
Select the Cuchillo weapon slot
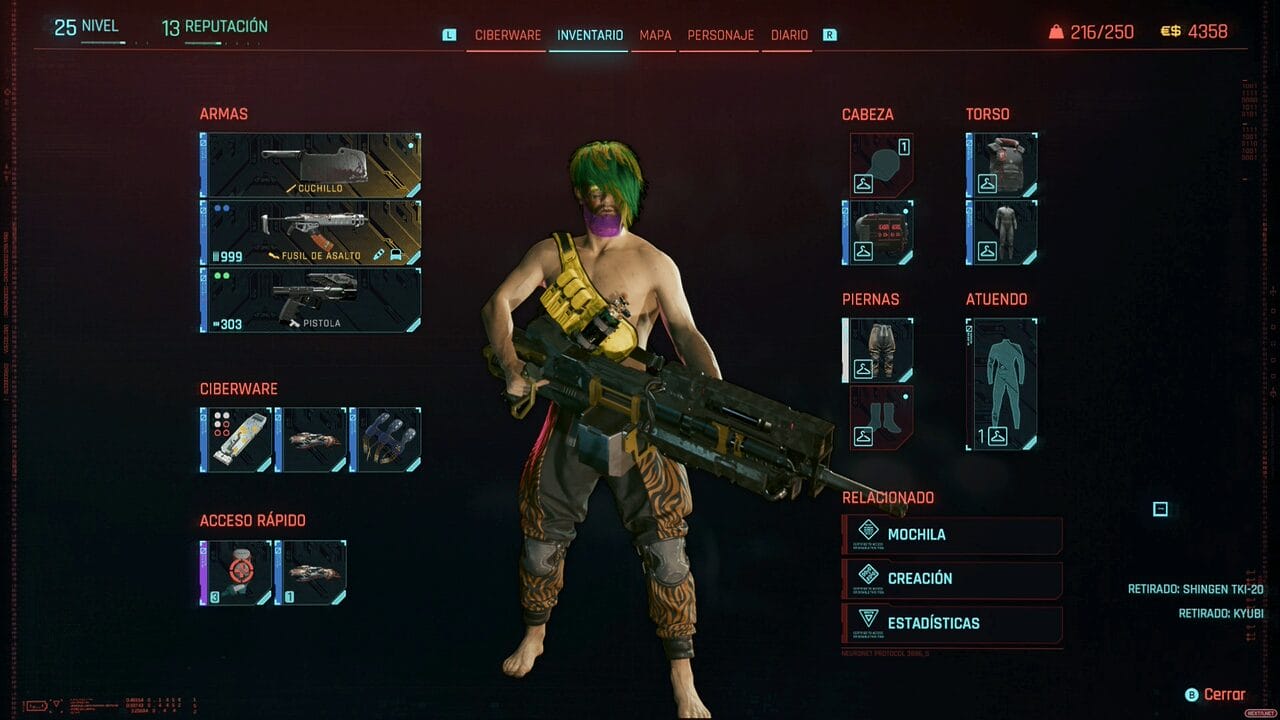click(311, 165)
